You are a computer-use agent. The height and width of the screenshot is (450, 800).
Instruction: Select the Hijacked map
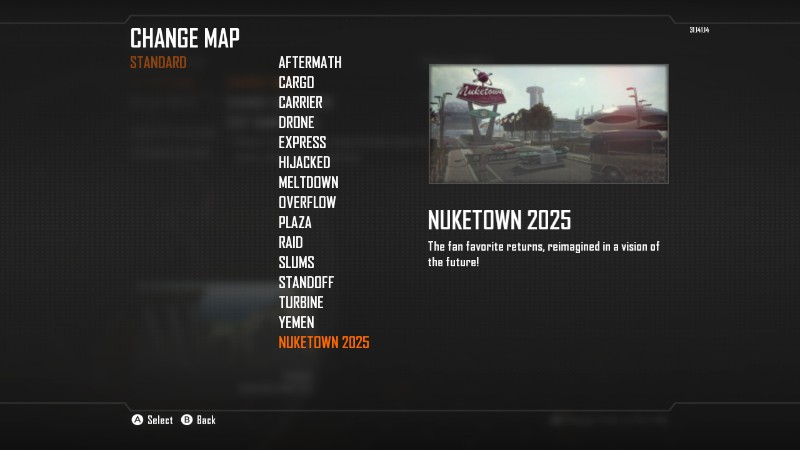coord(304,162)
